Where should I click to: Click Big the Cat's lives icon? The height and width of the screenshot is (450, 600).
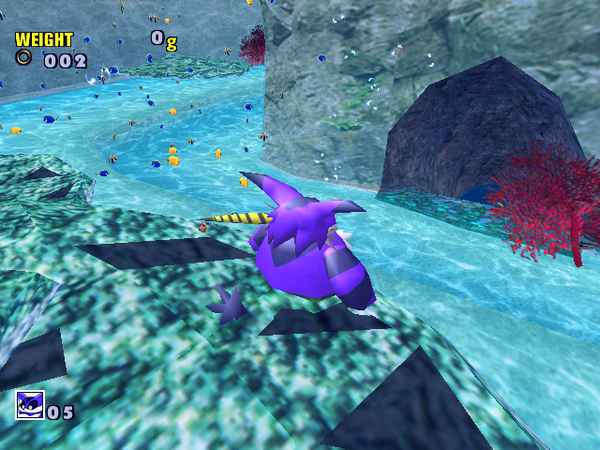(x=29, y=406)
